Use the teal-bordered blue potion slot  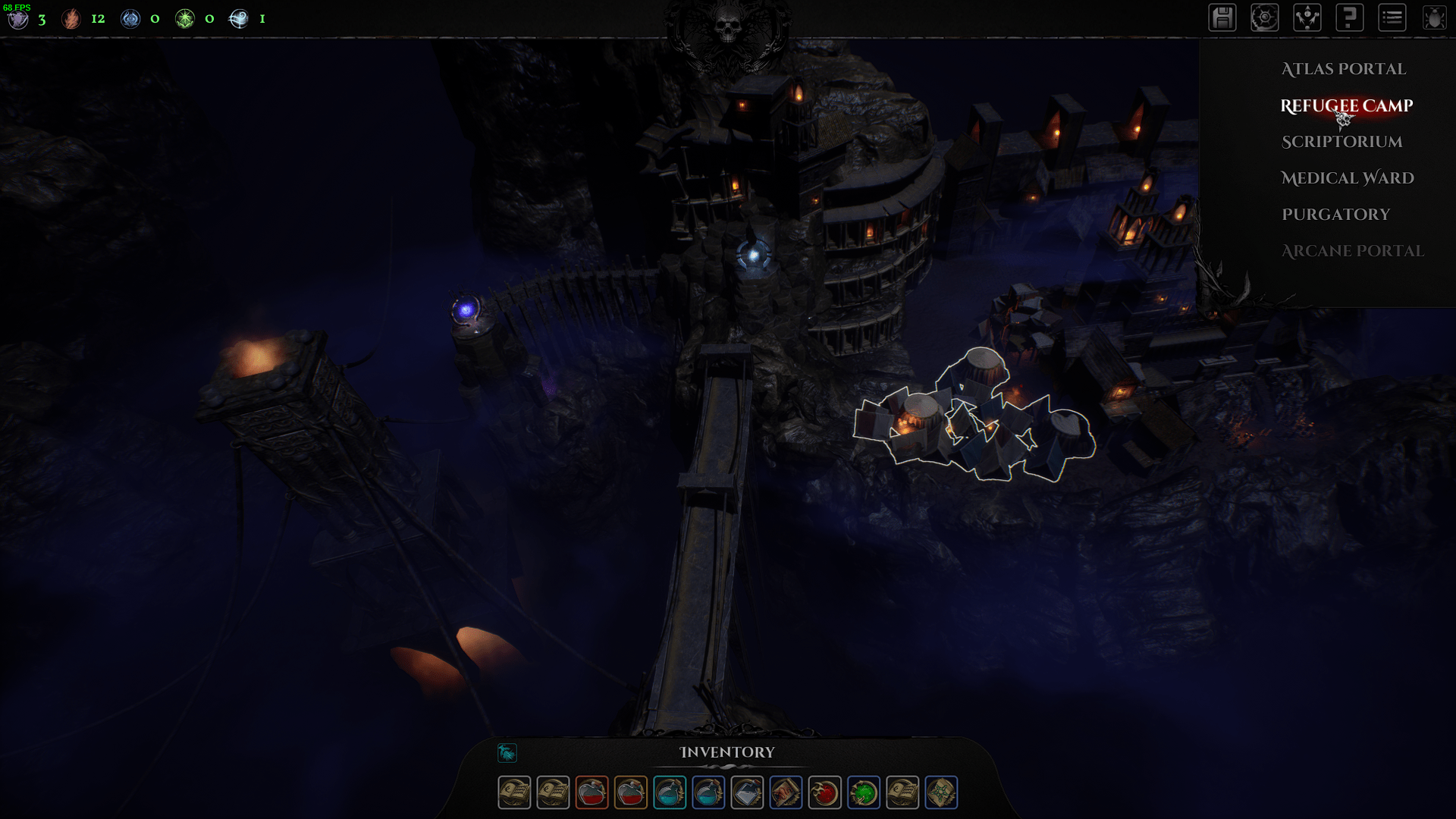click(670, 793)
